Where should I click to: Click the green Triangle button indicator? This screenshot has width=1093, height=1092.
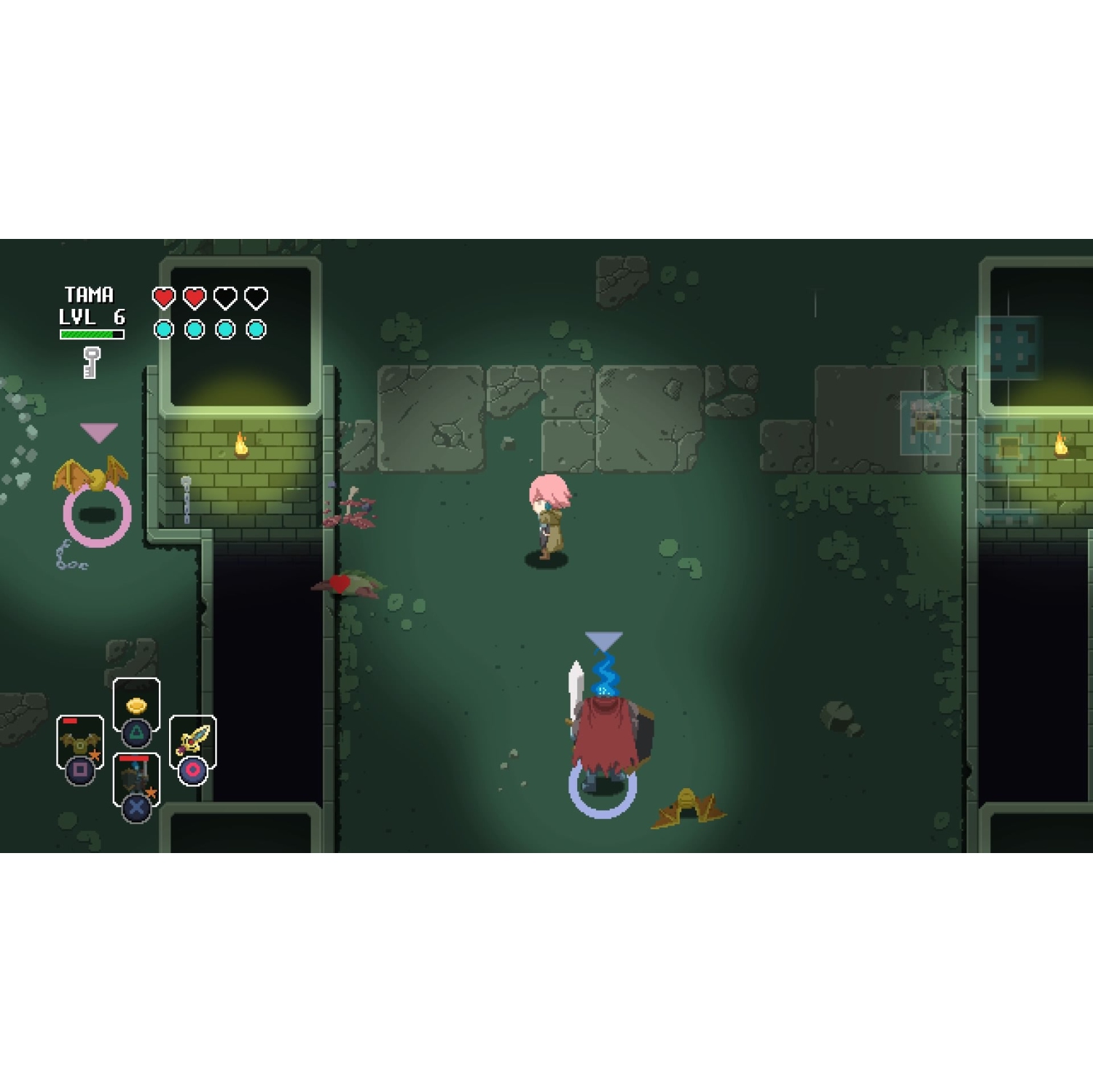(136, 734)
